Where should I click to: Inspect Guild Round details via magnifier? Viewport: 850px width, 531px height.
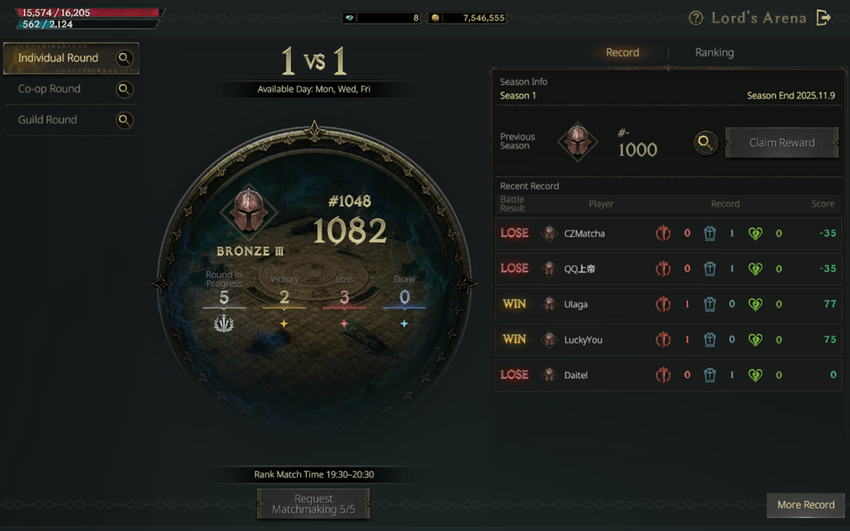pos(125,120)
